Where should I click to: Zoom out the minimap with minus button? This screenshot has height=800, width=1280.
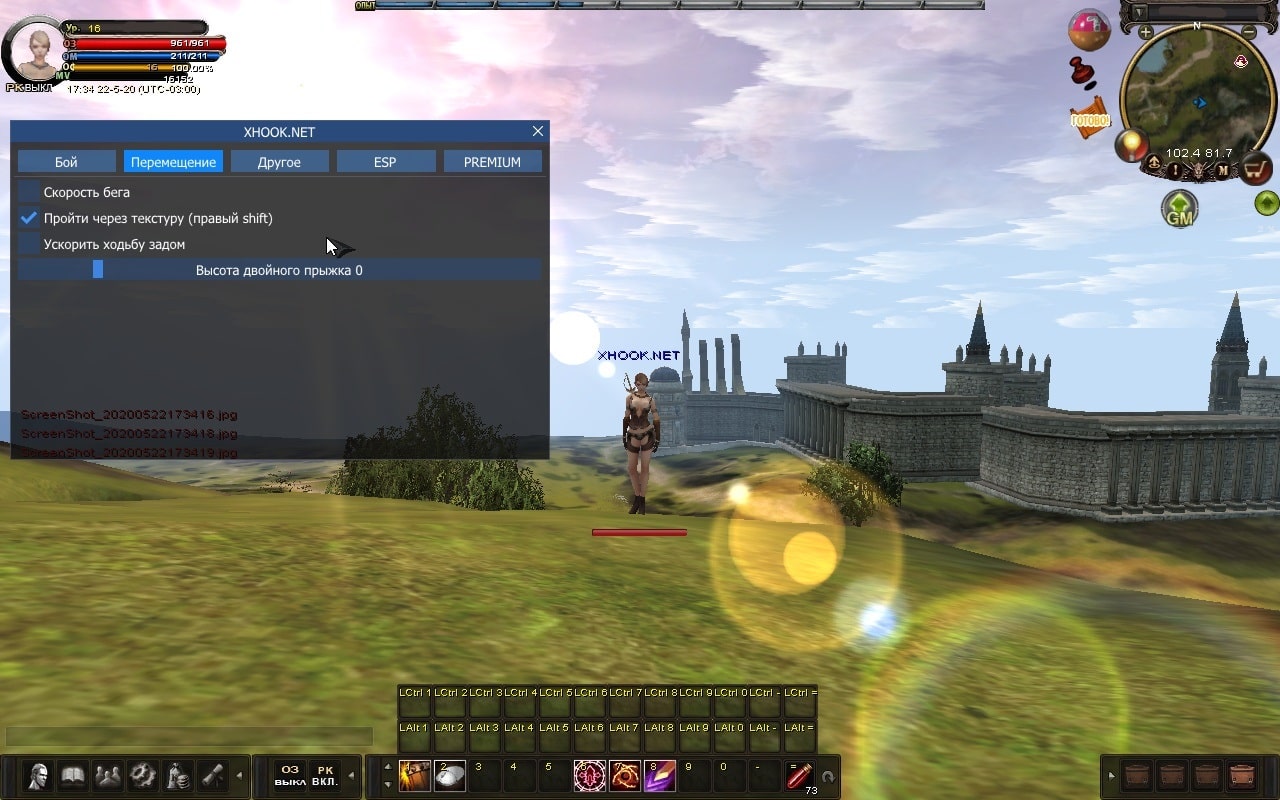(x=1248, y=32)
